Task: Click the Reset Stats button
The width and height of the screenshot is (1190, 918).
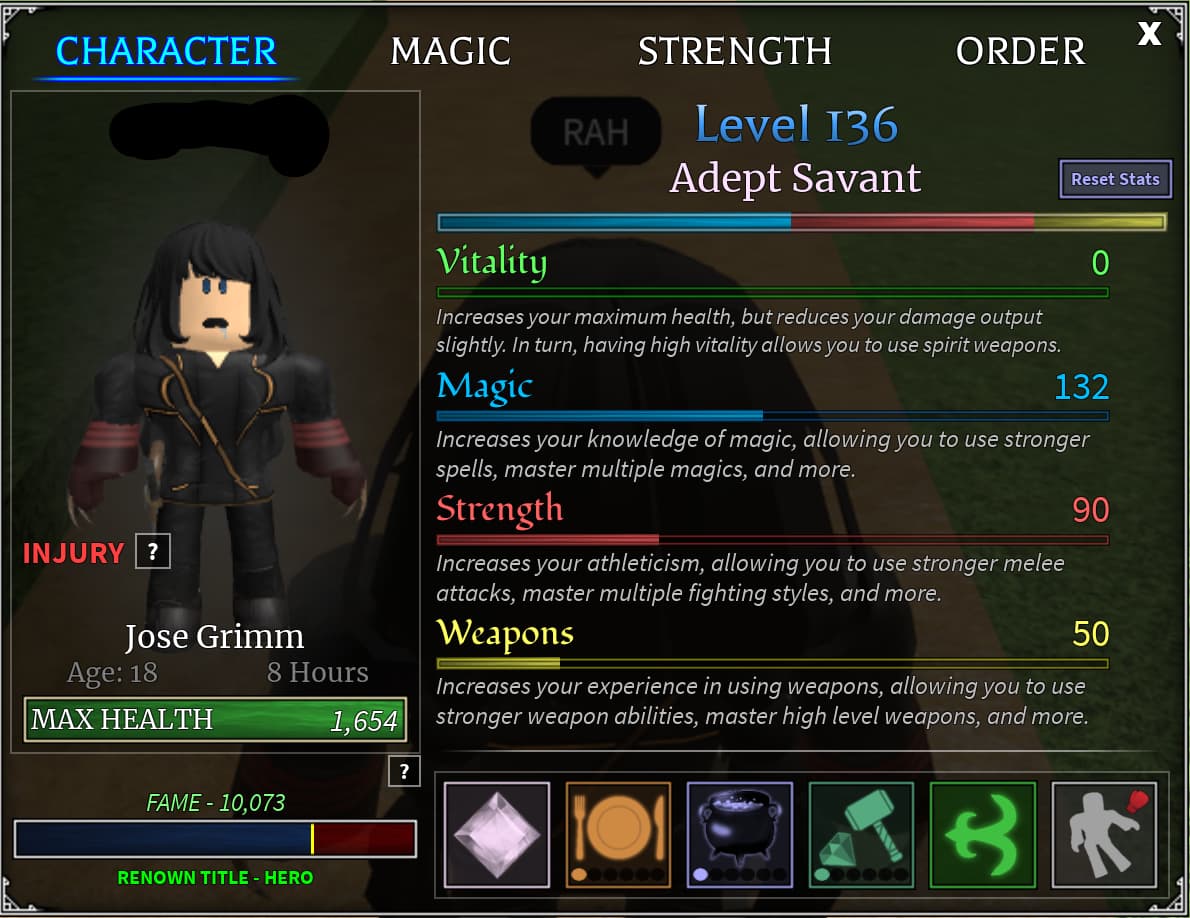Action: pyautogui.click(x=1115, y=180)
